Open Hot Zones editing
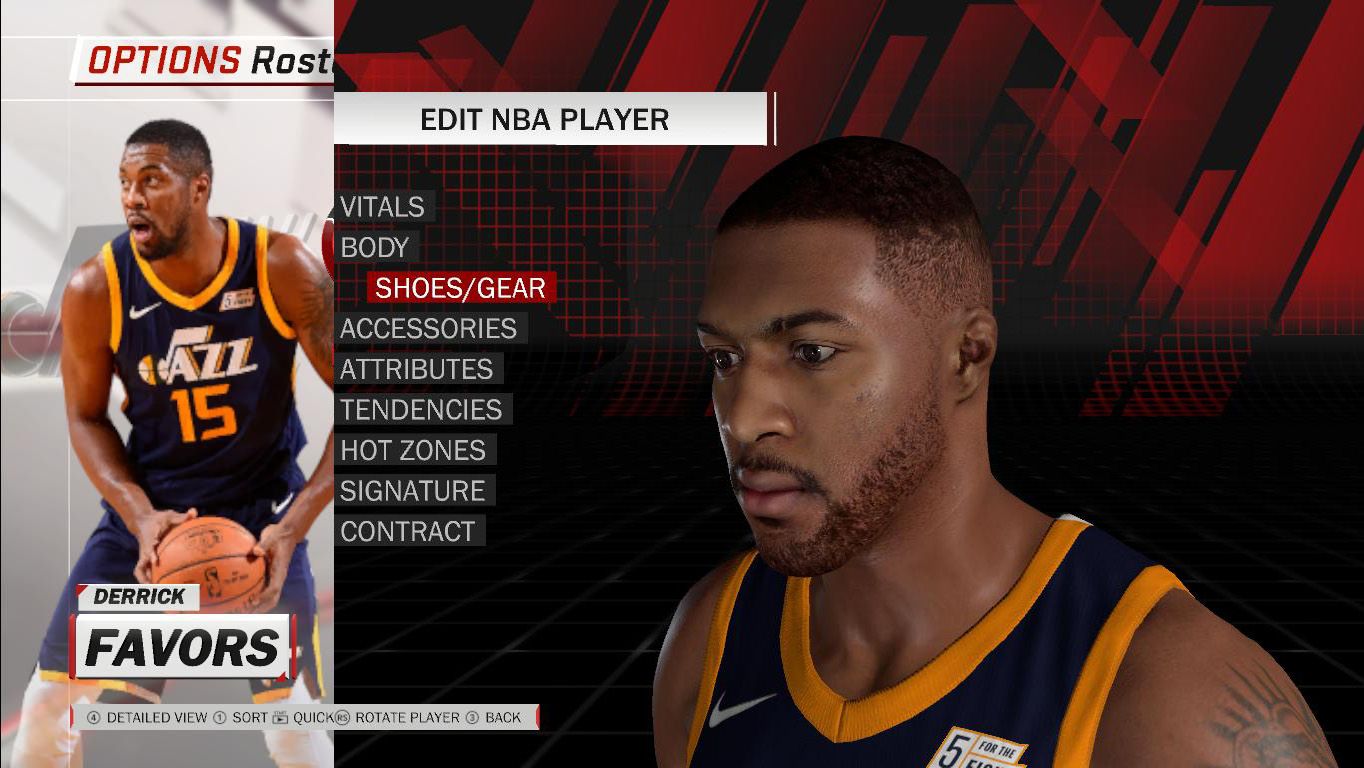This screenshot has width=1364, height=768. point(412,450)
